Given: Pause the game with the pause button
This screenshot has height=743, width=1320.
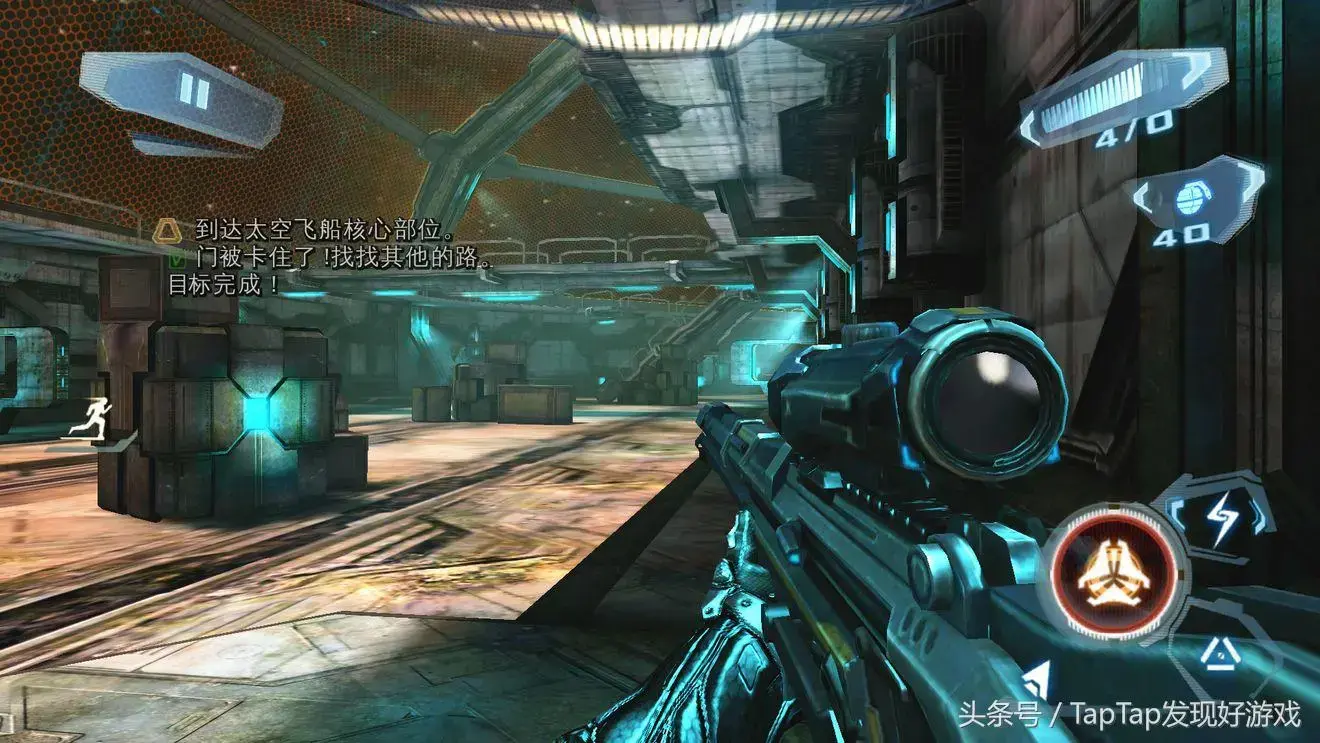Looking at the screenshot, I should pyautogui.click(x=192, y=93).
